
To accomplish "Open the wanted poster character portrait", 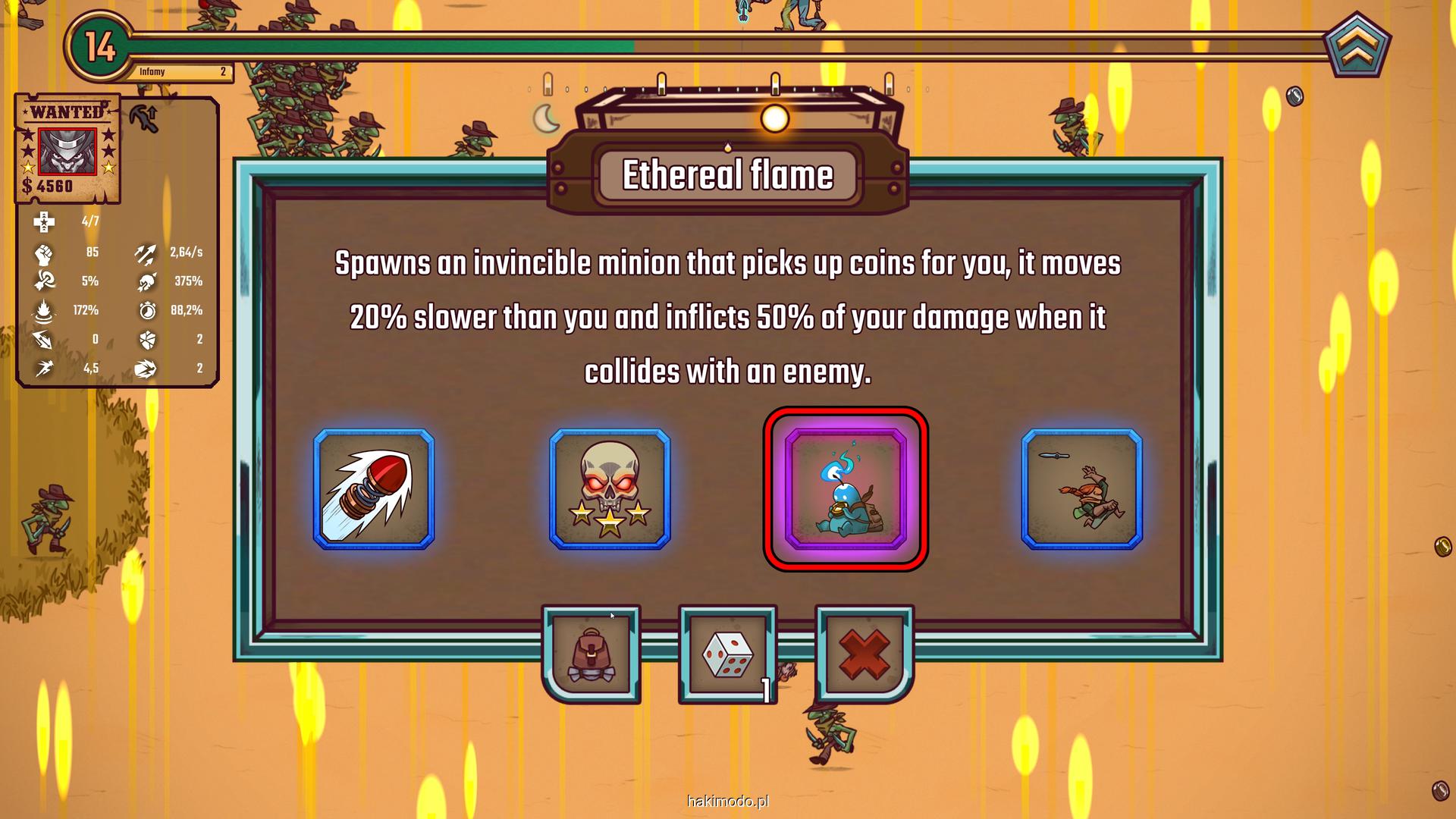I will (67, 151).
